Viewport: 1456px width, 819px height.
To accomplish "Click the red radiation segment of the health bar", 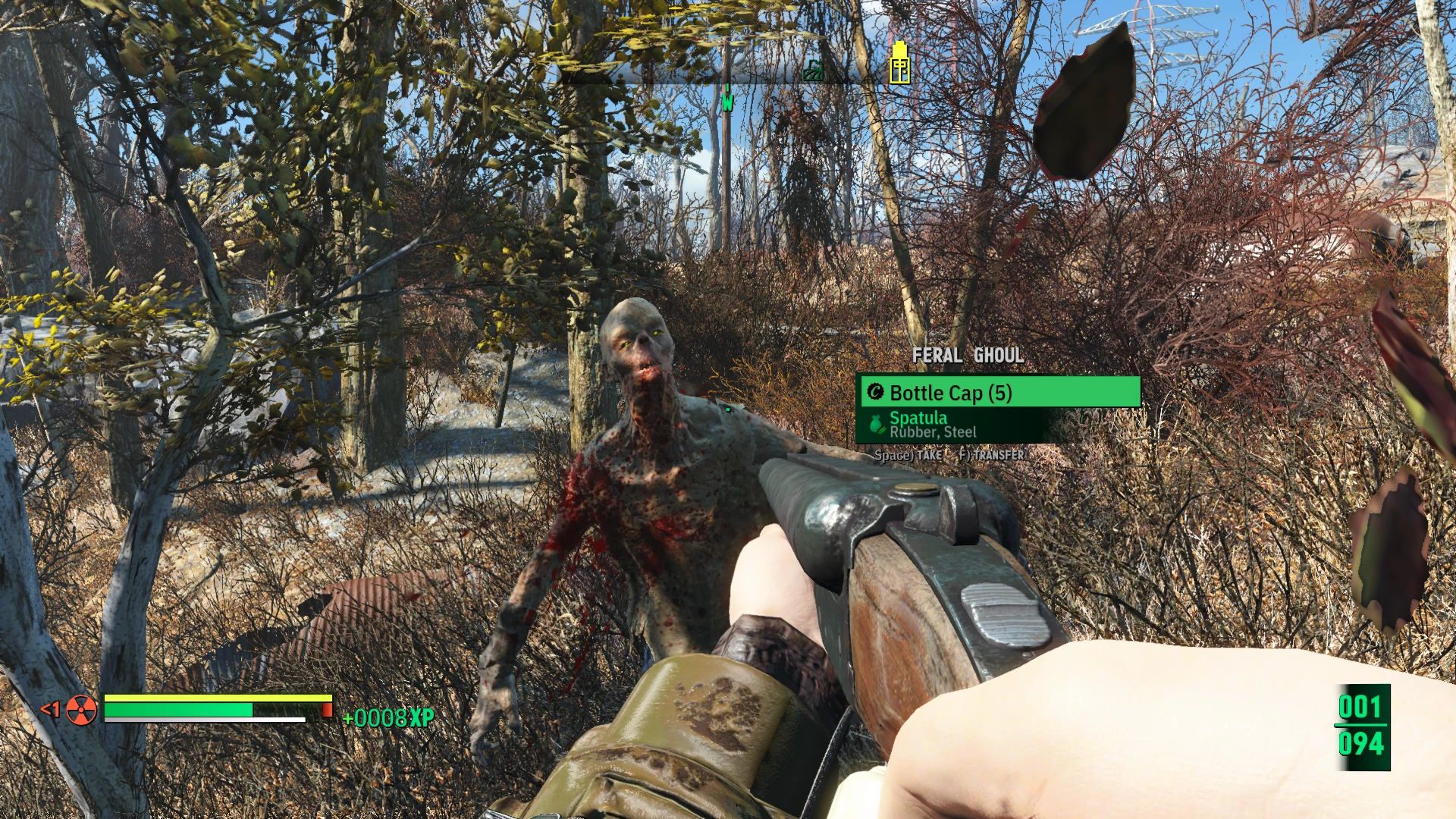I will point(327,710).
